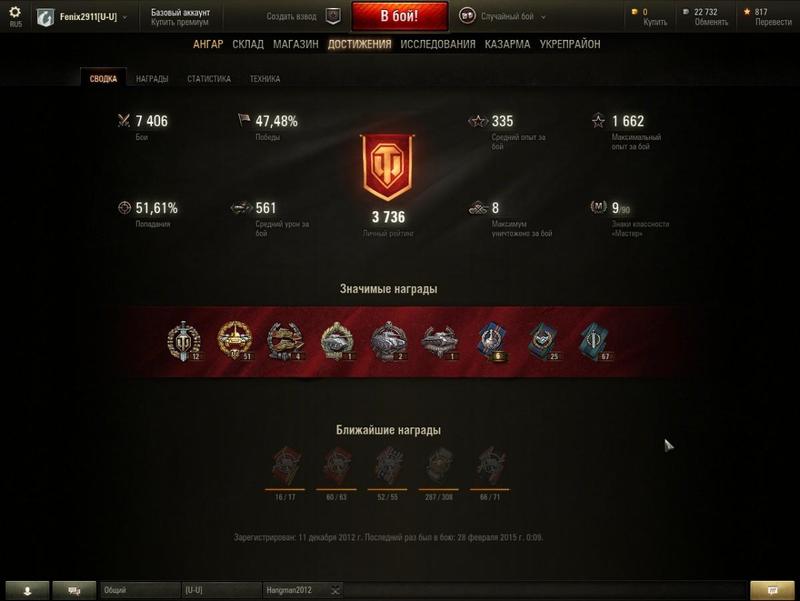
Task: Go to the Укрепрайон (Stronghold) menu
Action: click(570, 44)
